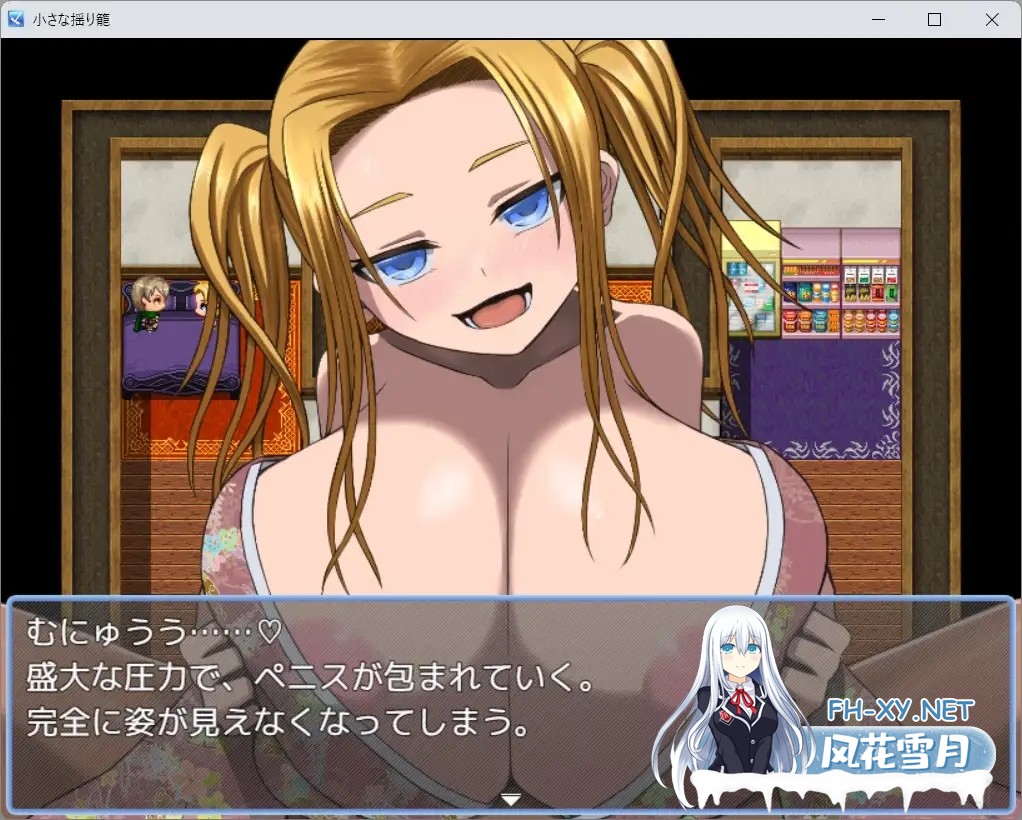The image size is (1022, 820).
Task: Minimize the game window
Action: click(x=877, y=19)
